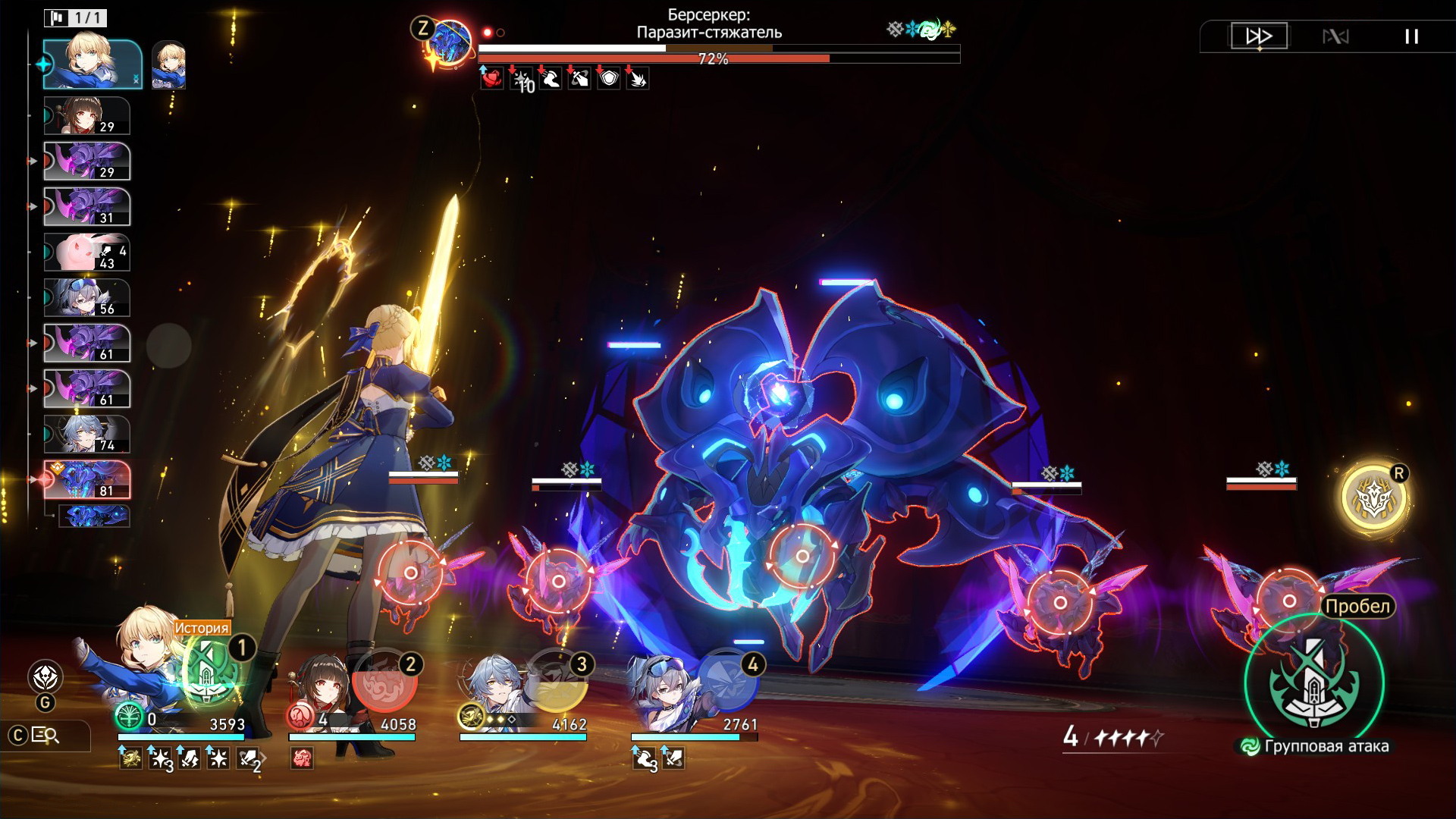Select the boss portrait beside the HP bar
This screenshot has width=1456, height=819.
pyautogui.click(x=450, y=42)
